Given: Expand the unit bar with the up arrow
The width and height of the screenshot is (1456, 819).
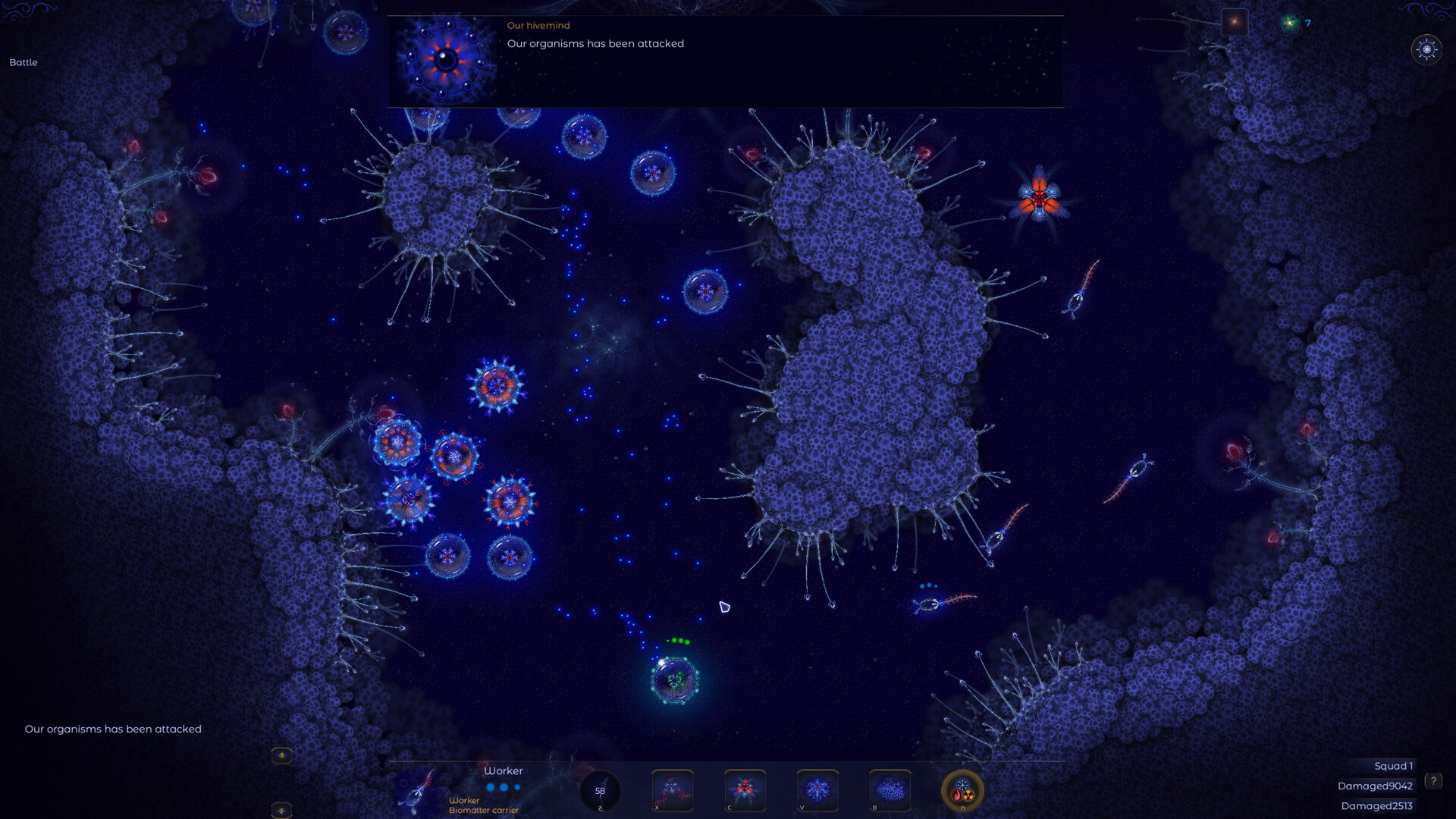Looking at the screenshot, I should (282, 755).
